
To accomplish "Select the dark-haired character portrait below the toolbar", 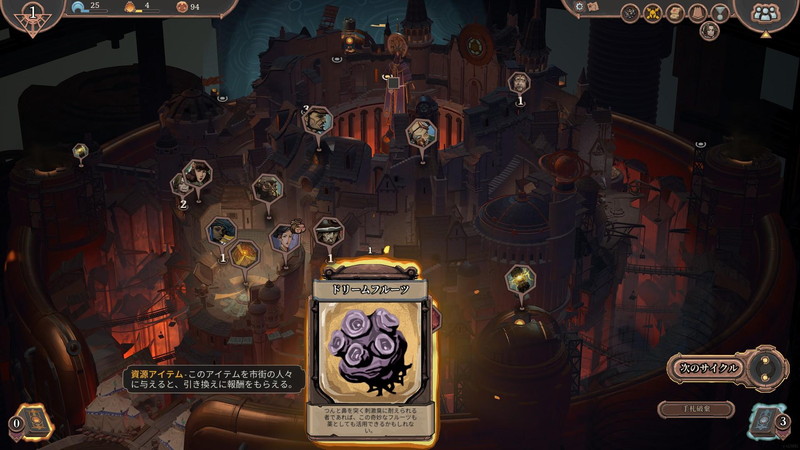I will (709, 31).
